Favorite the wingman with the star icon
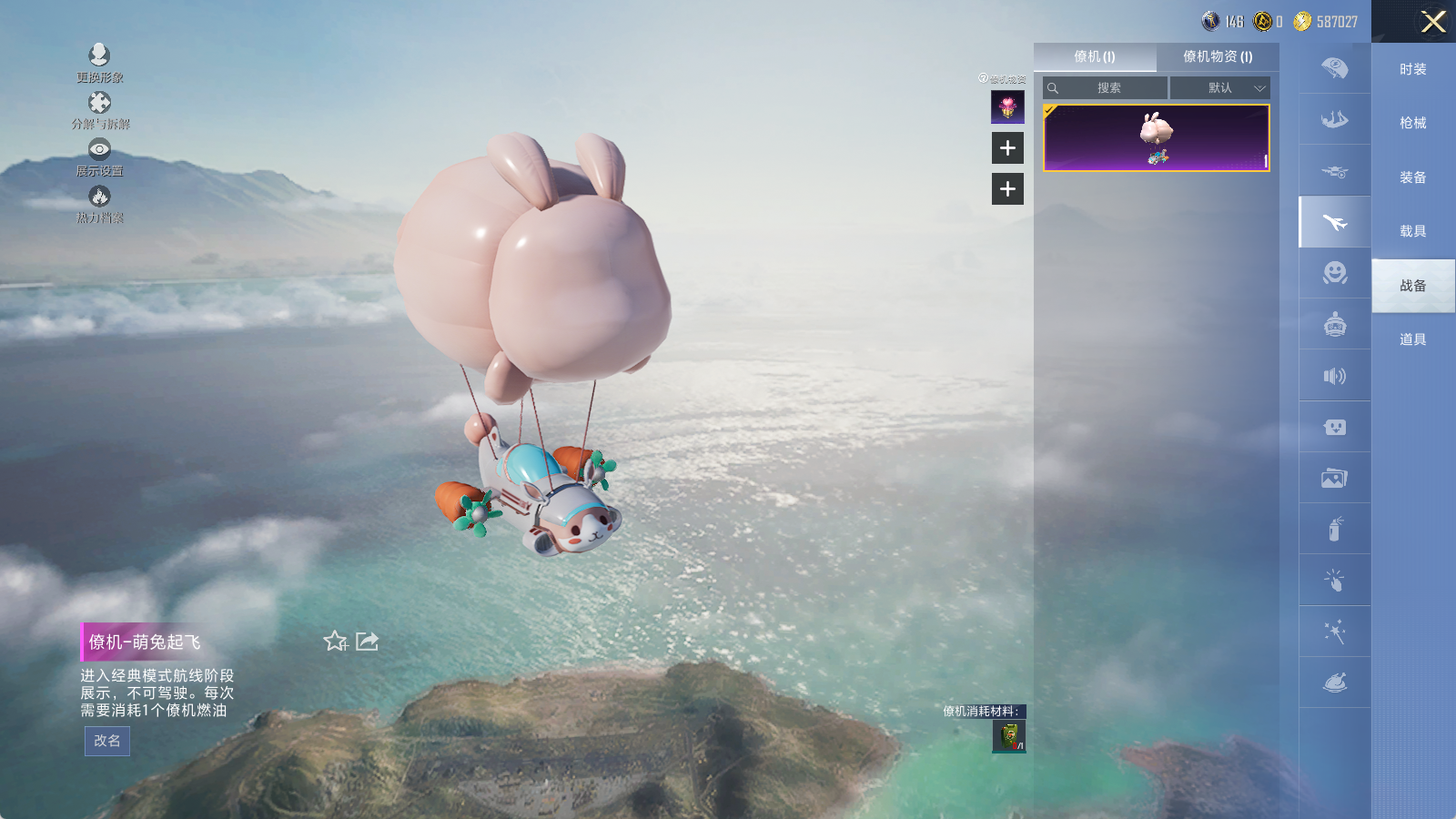Screen dimensions: 1456x819 coord(335,642)
